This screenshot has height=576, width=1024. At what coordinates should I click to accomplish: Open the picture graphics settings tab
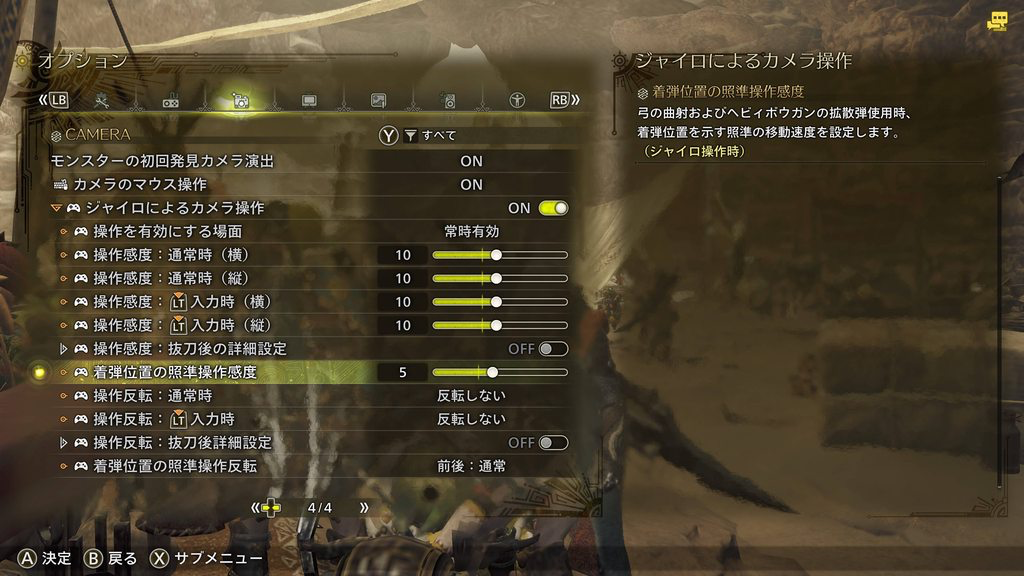point(378,100)
